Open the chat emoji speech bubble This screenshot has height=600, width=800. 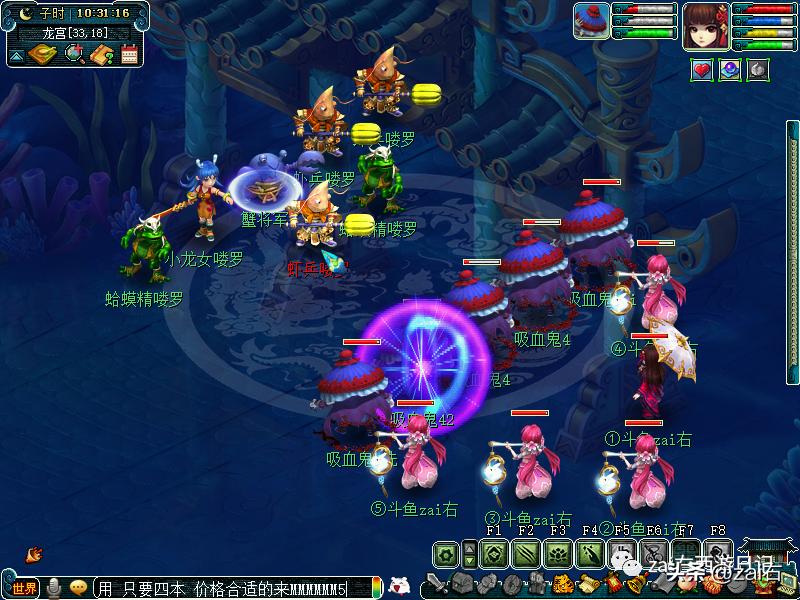coord(78,587)
